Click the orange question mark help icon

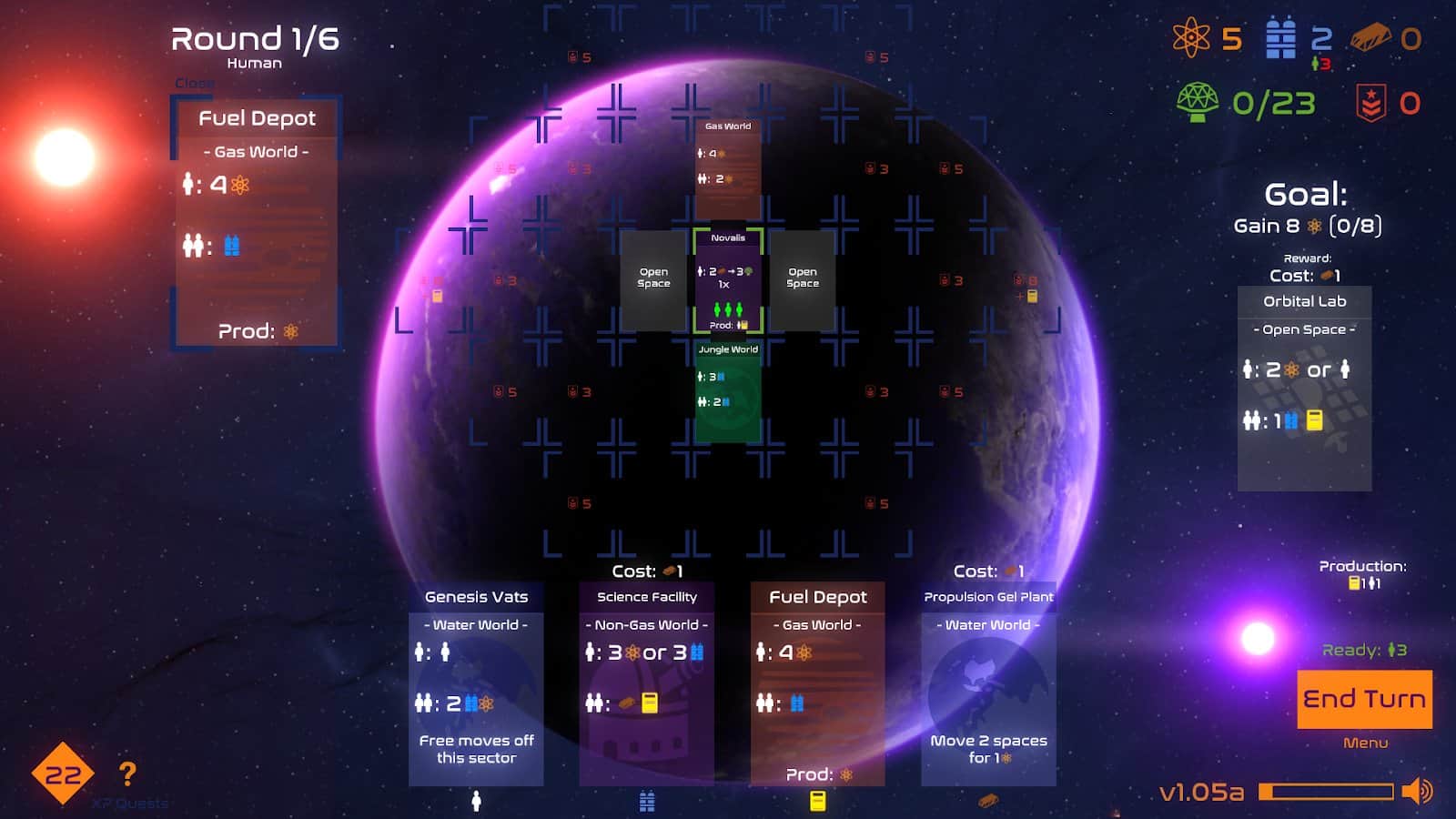tap(126, 774)
